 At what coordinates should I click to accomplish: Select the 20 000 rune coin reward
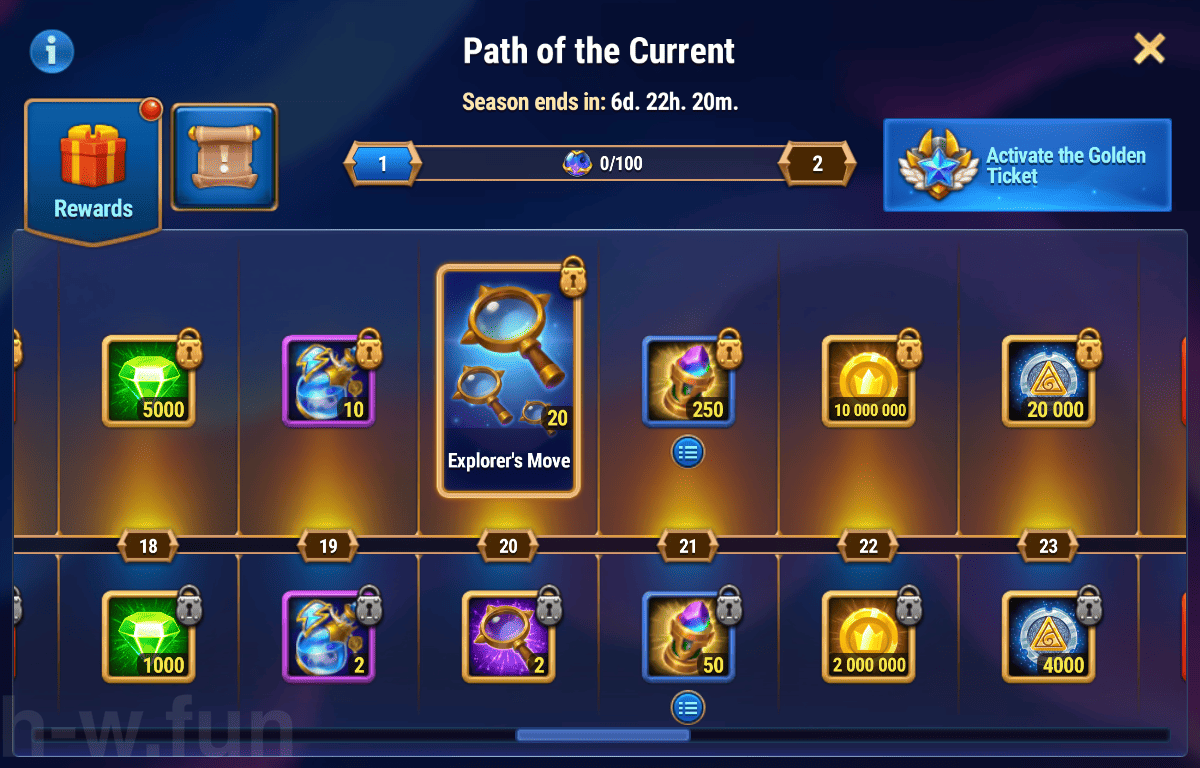(1049, 381)
